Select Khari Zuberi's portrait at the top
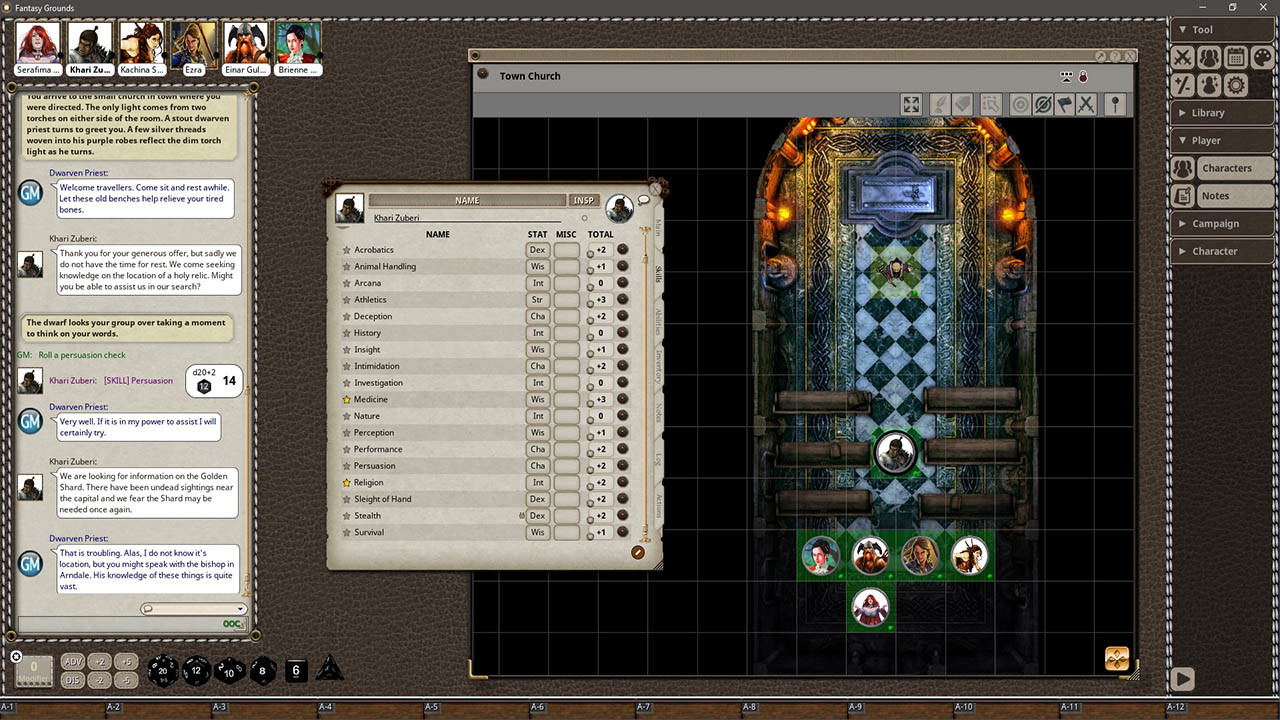This screenshot has height=720, width=1280. point(90,44)
